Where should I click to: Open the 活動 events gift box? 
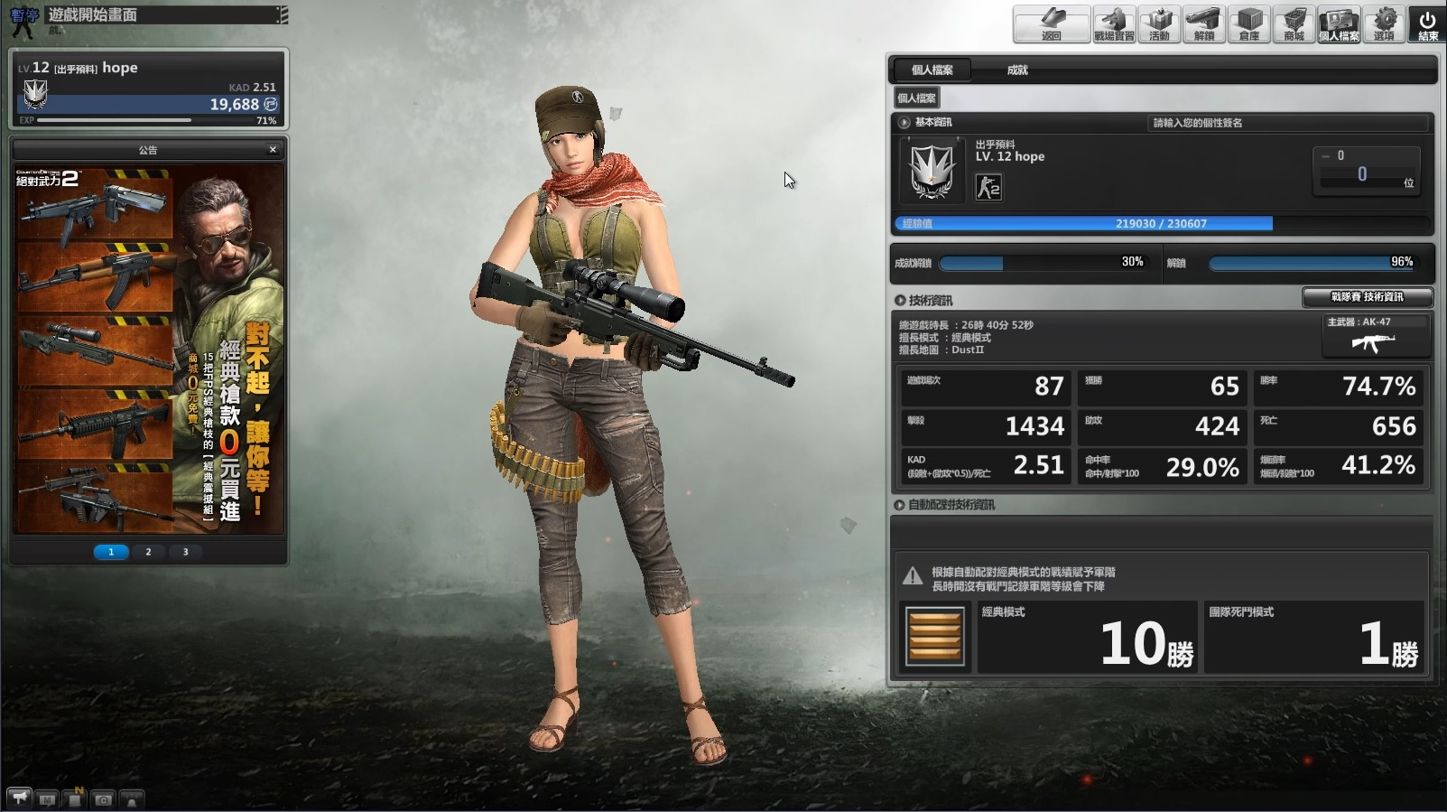coord(1159,24)
